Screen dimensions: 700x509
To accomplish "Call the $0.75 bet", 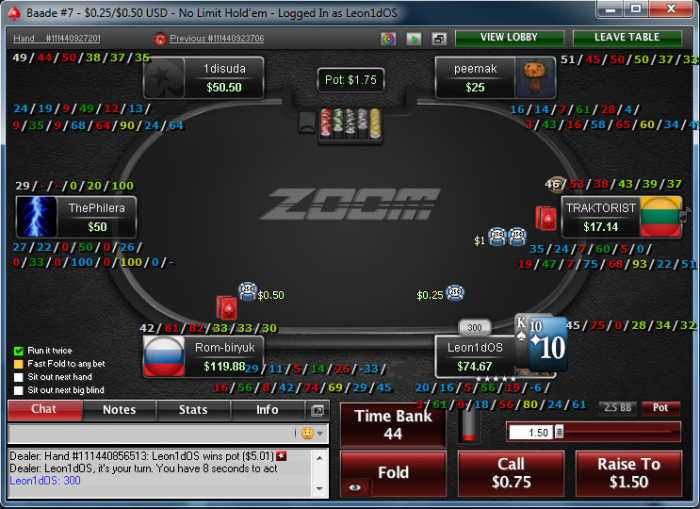I will click(x=511, y=473).
